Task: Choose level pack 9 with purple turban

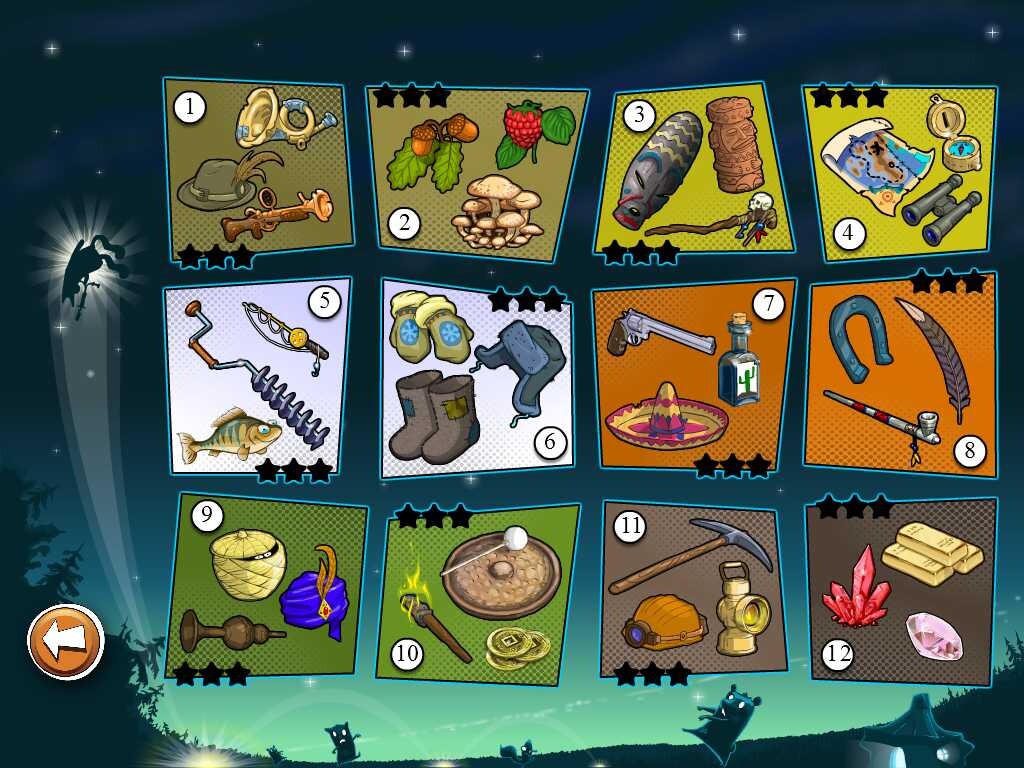Action: click(x=264, y=587)
